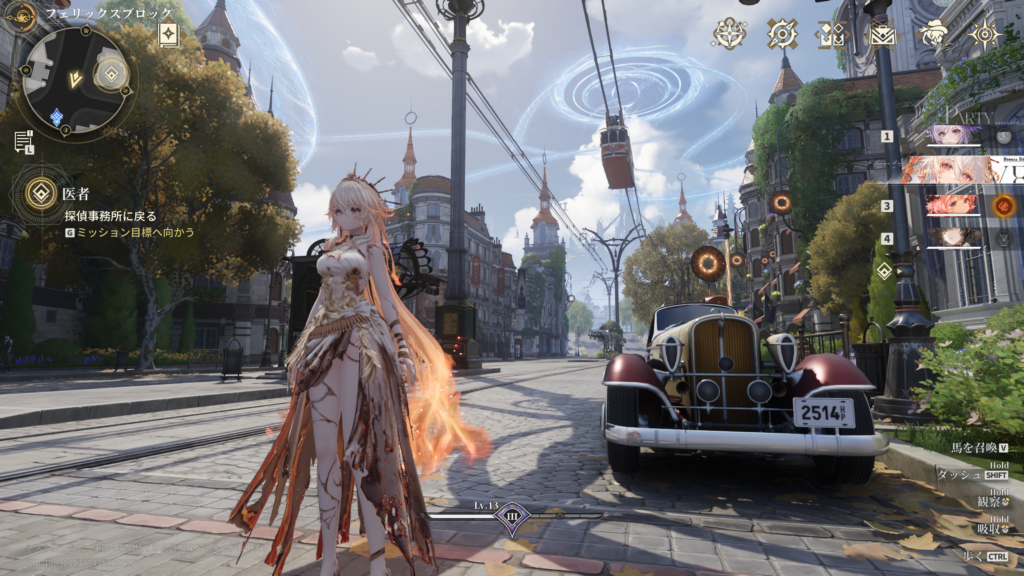
Task: Open the quest log document icon
Action: click(x=23, y=141)
